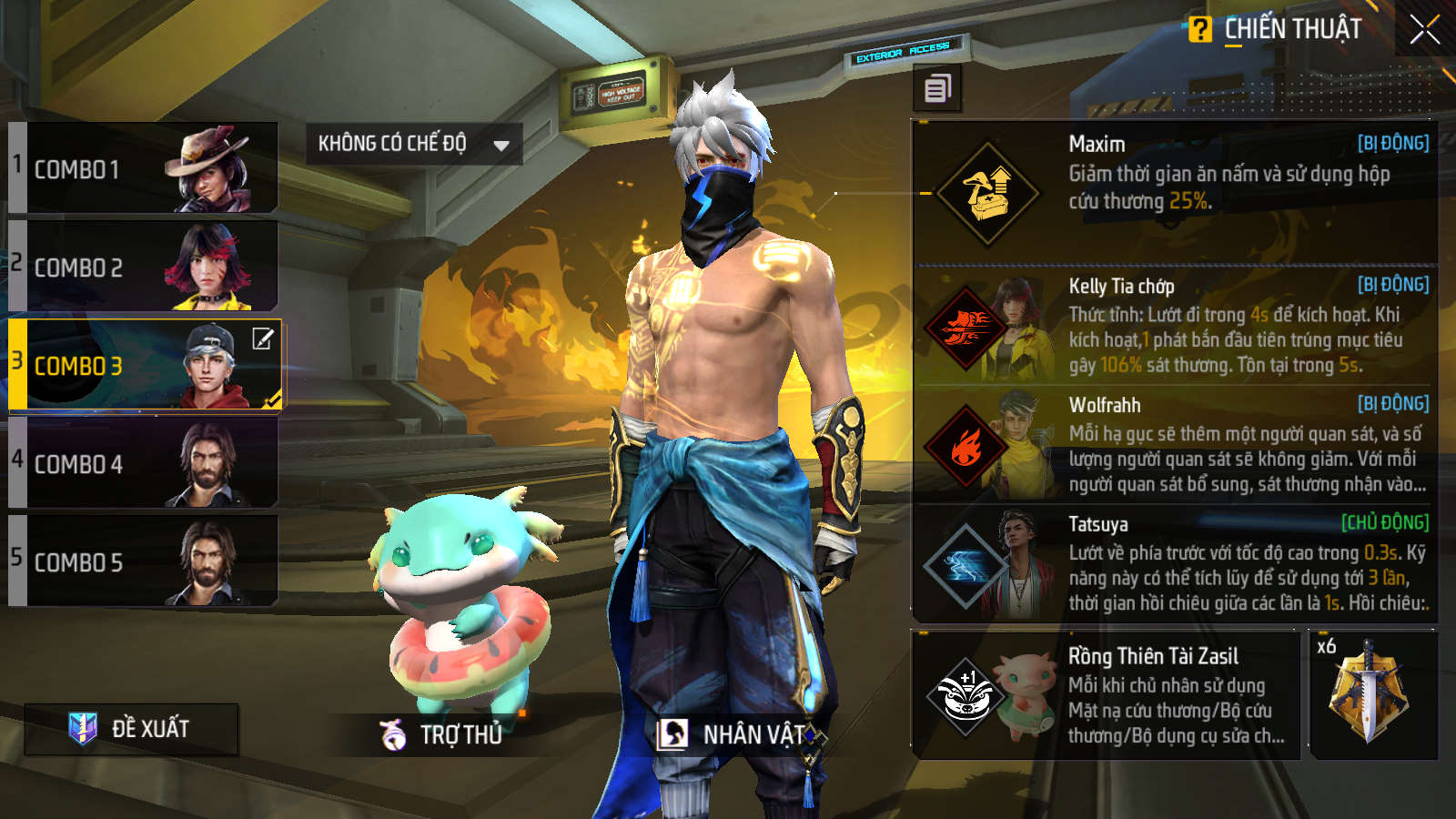Open the yellow question mark help
Screen dimensions: 1456x819
[x=1199, y=30]
